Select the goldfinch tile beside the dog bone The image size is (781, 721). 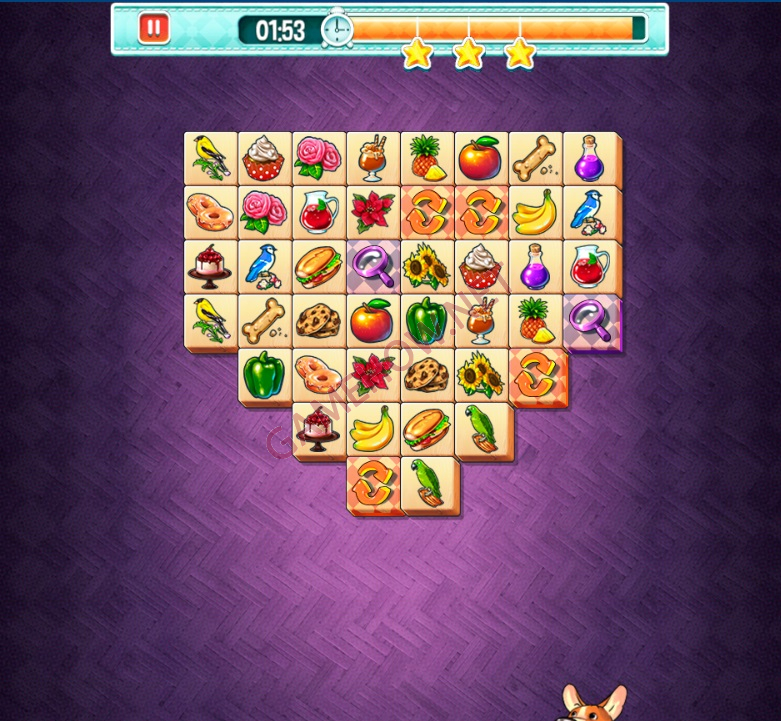(211, 320)
